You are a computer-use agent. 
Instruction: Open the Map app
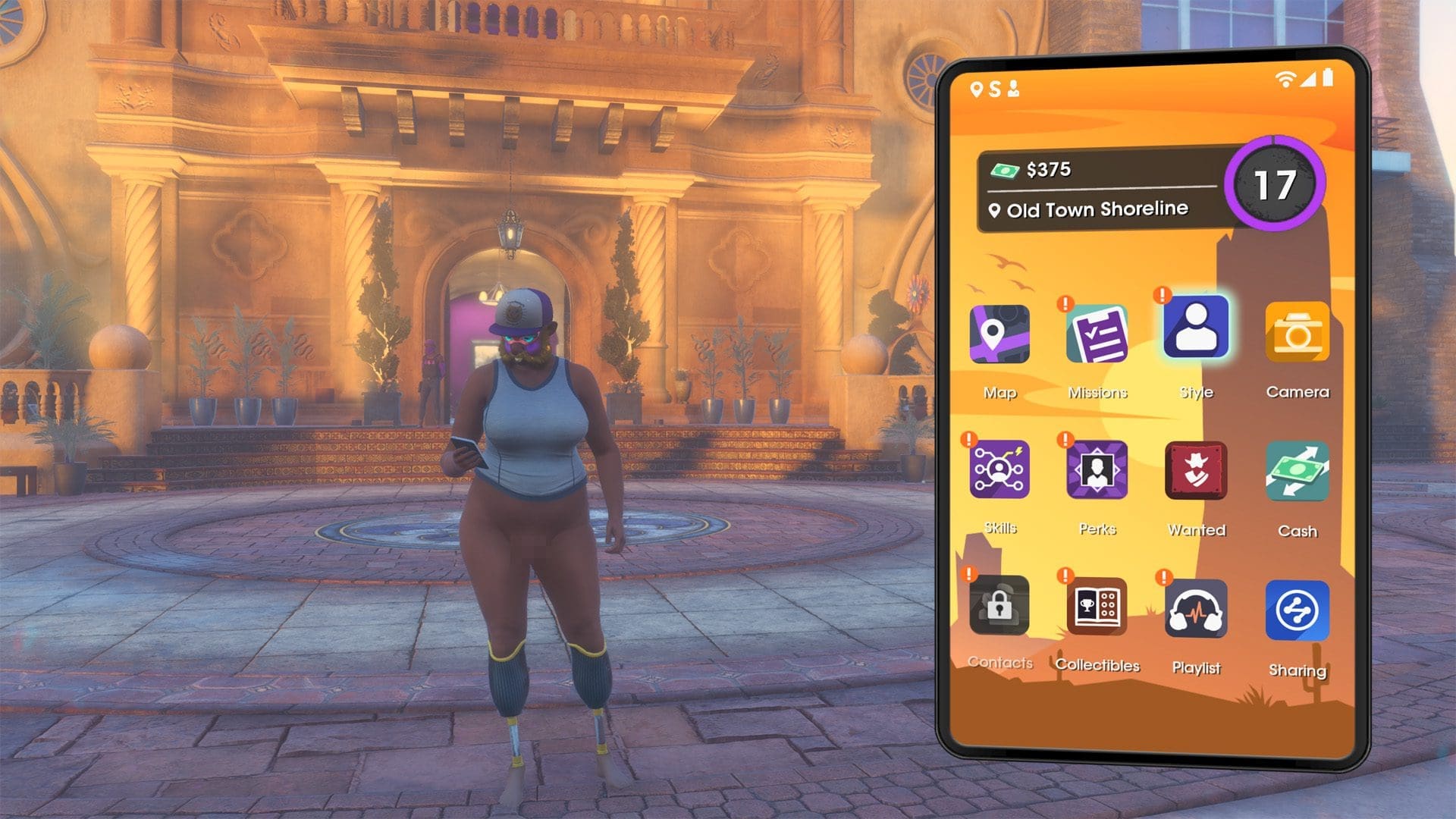pyautogui.click(x=999, y=334)
